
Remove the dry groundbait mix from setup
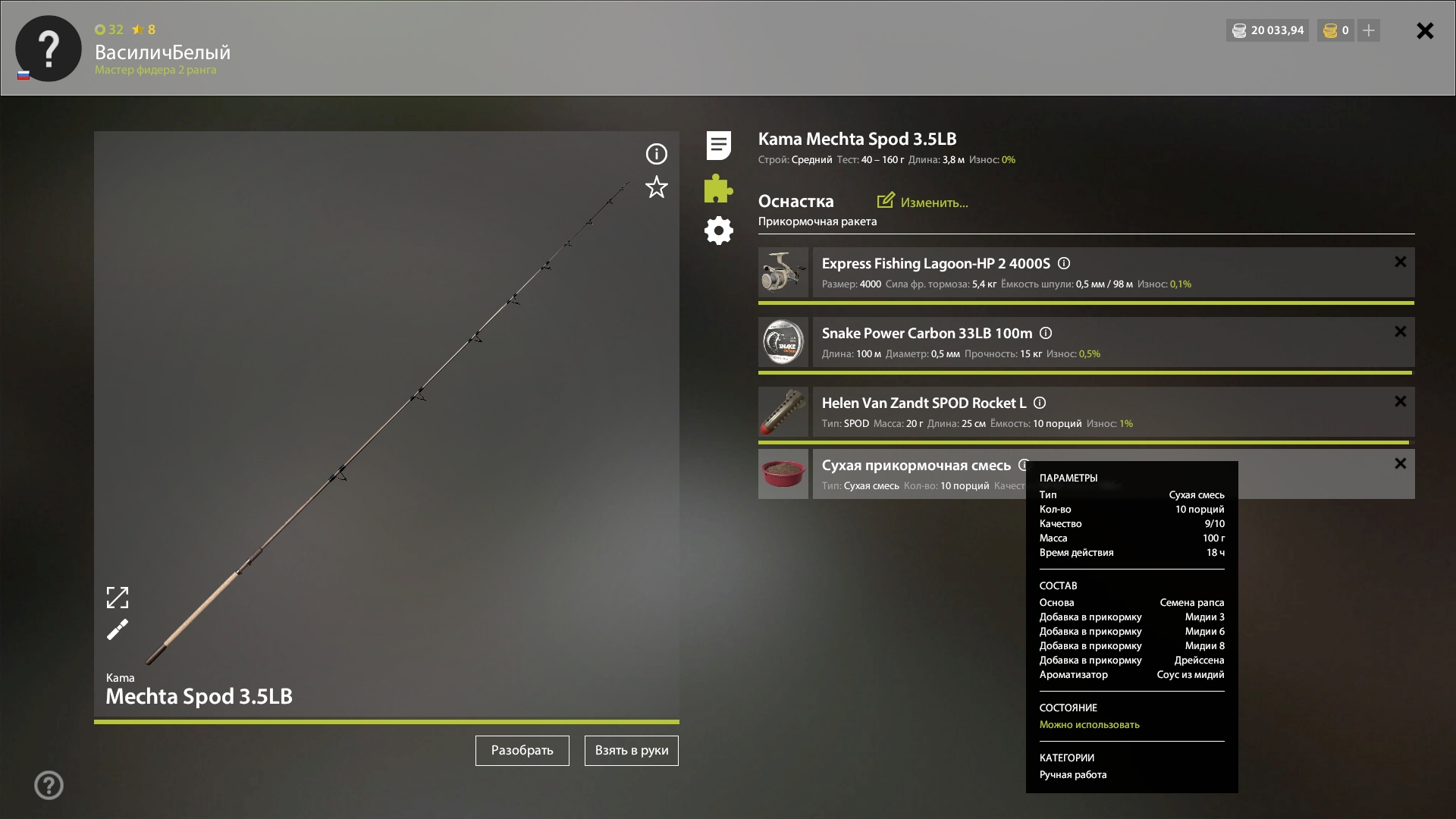pos(1399,463)
